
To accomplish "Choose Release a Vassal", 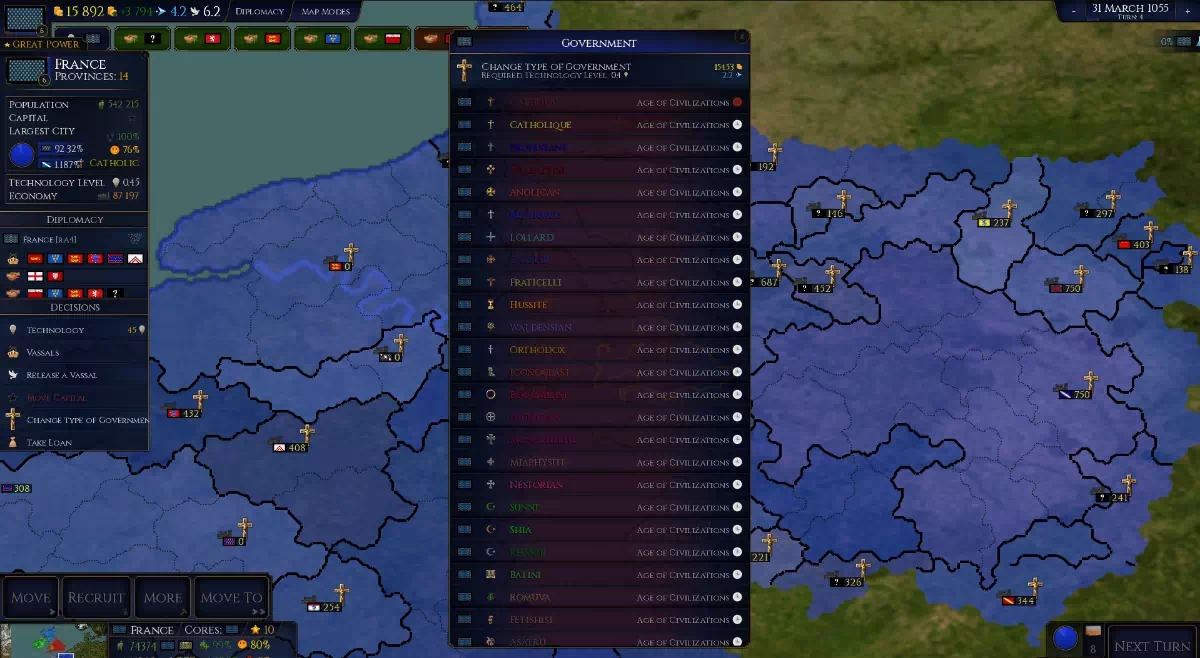I will (x=62, y=375).
